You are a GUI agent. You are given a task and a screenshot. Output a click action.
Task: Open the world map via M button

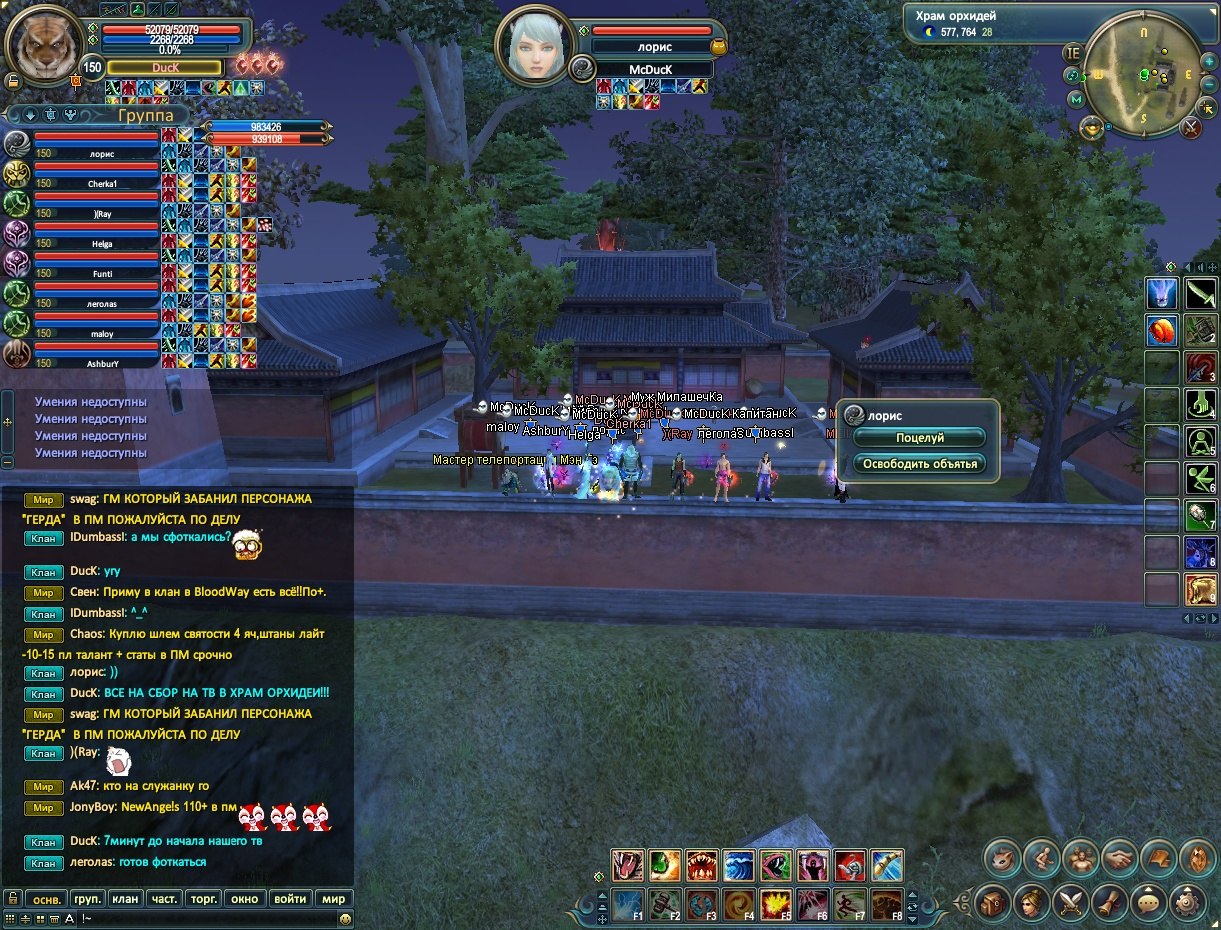click(1076, 99)
